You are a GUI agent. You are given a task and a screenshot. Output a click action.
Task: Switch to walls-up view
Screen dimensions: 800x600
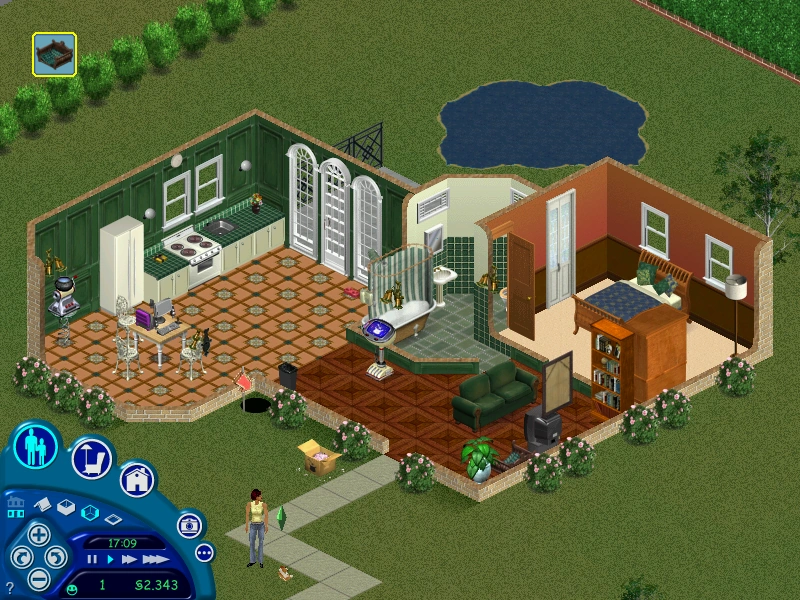tap(66, 509)
